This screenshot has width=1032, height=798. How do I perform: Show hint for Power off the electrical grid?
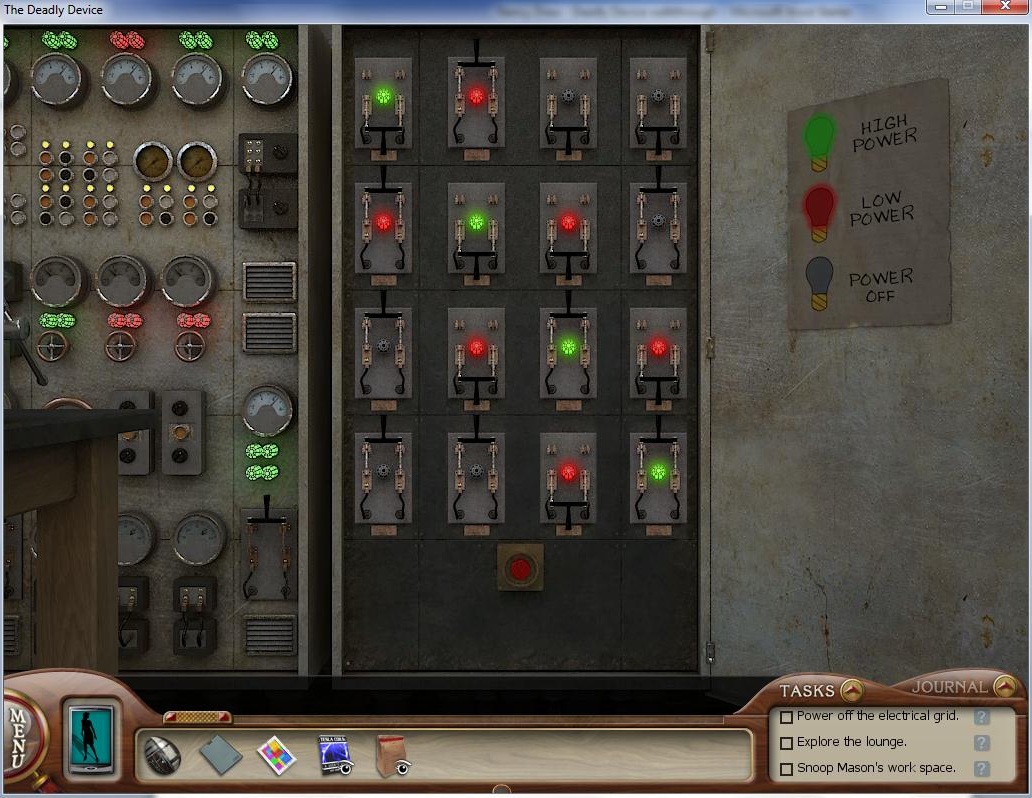point(981,717)
